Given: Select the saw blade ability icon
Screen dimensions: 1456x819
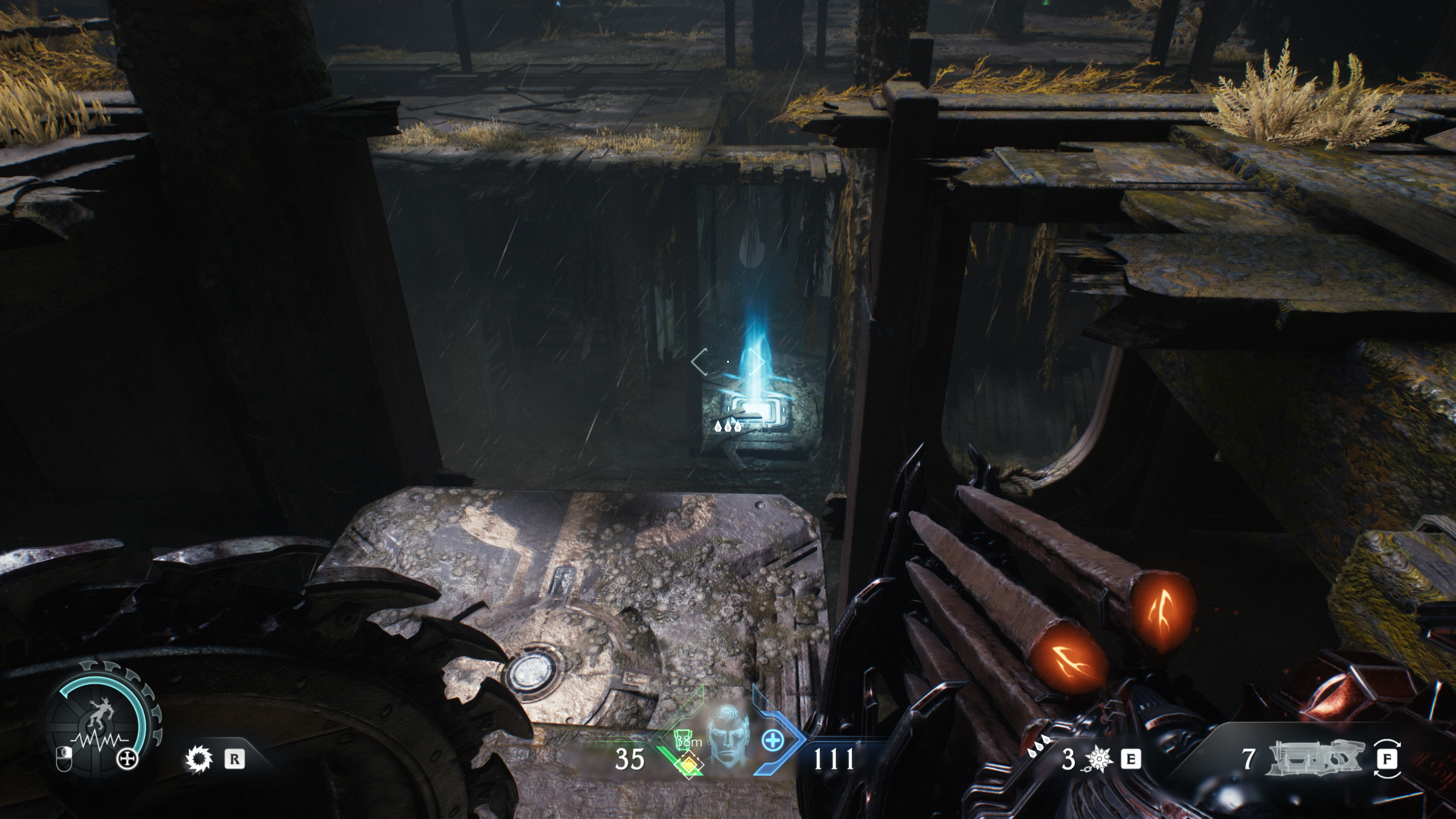Looking at the screenshot, I should (198, 759).
